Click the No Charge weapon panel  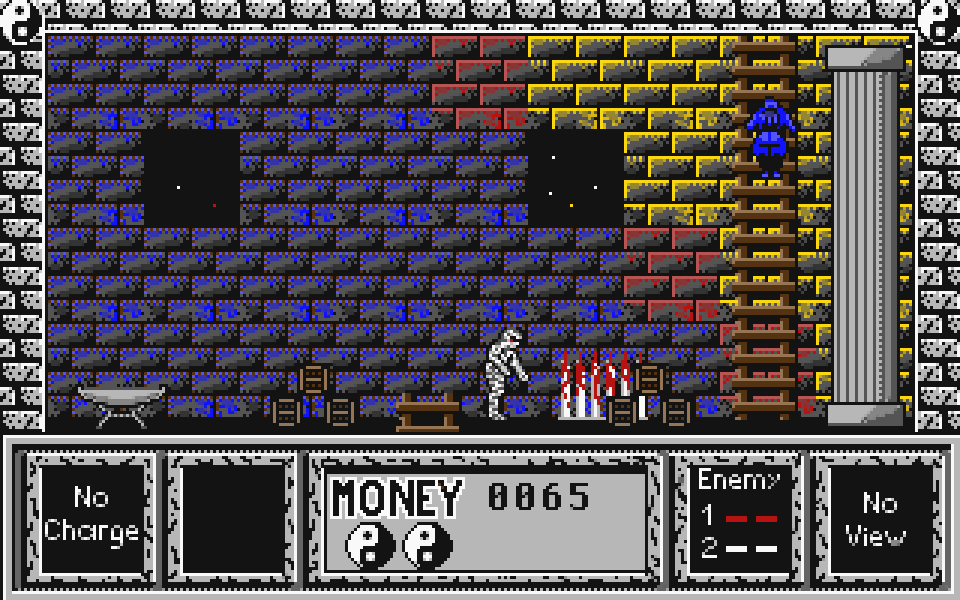point(91,515)
